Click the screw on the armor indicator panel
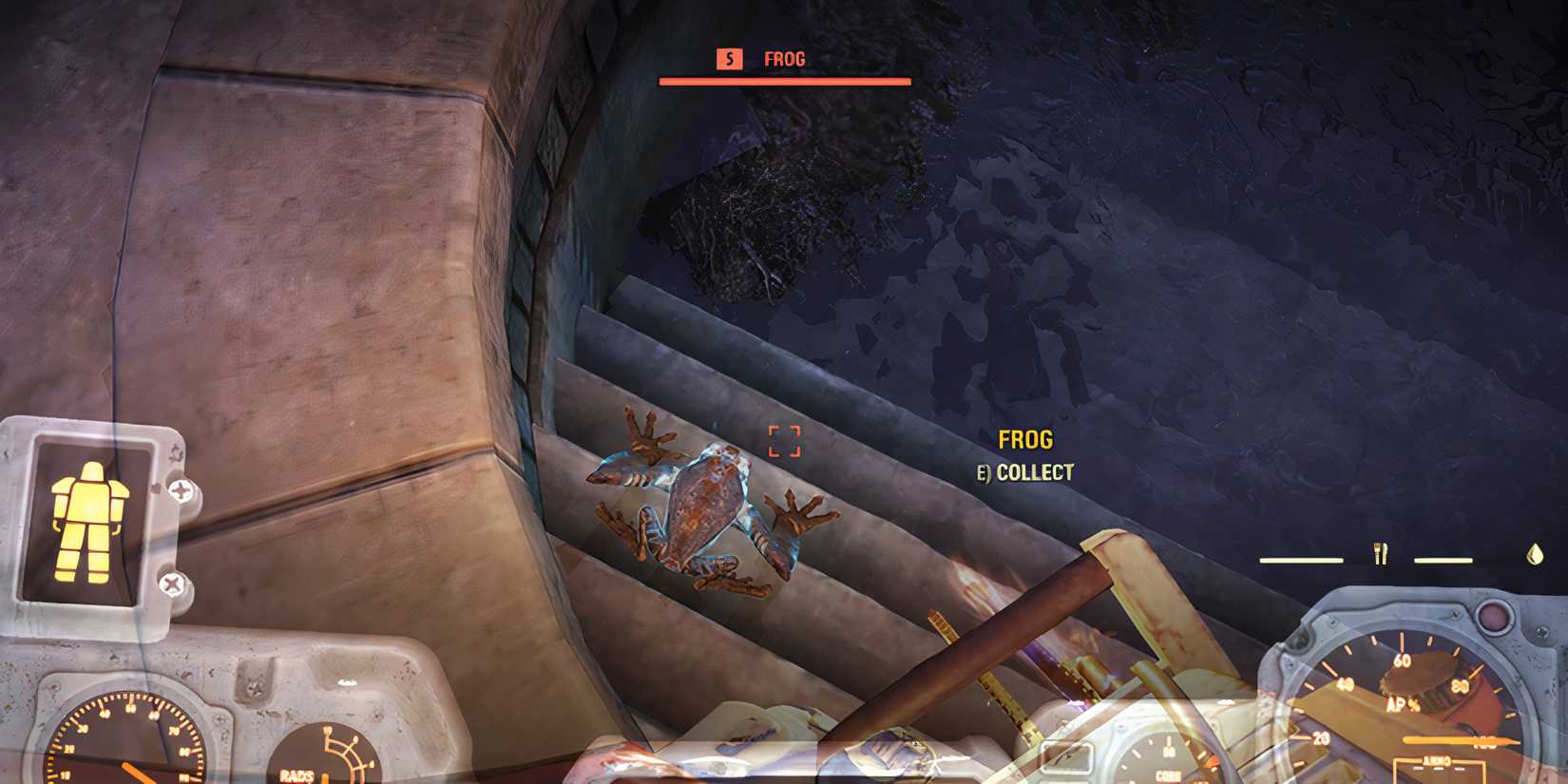Screen dimensions: 1568x784 pyautogui.click(x=180, y=493)
